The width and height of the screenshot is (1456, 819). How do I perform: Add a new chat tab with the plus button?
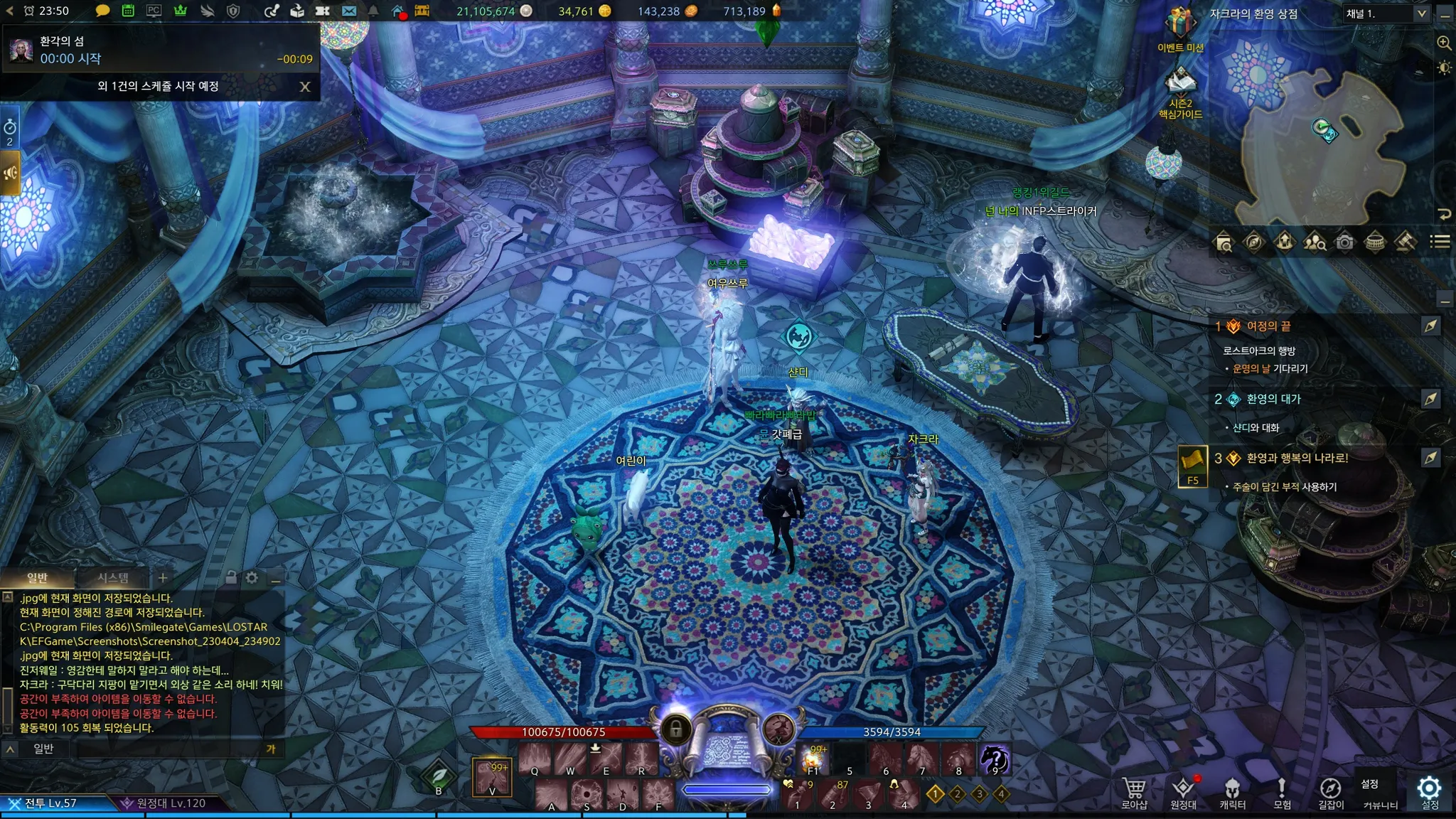pos(163,578)
